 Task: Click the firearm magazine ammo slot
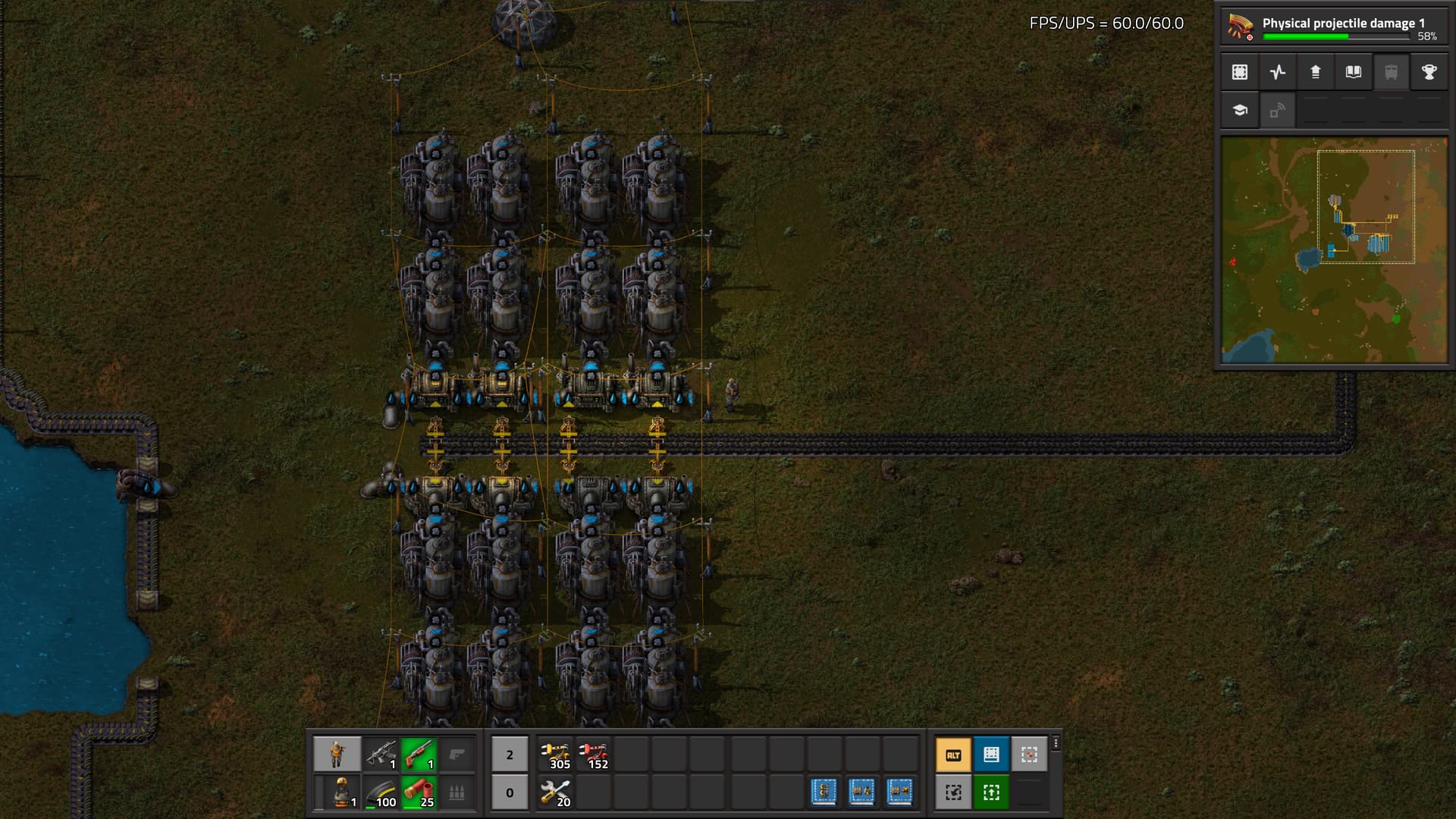381,792
